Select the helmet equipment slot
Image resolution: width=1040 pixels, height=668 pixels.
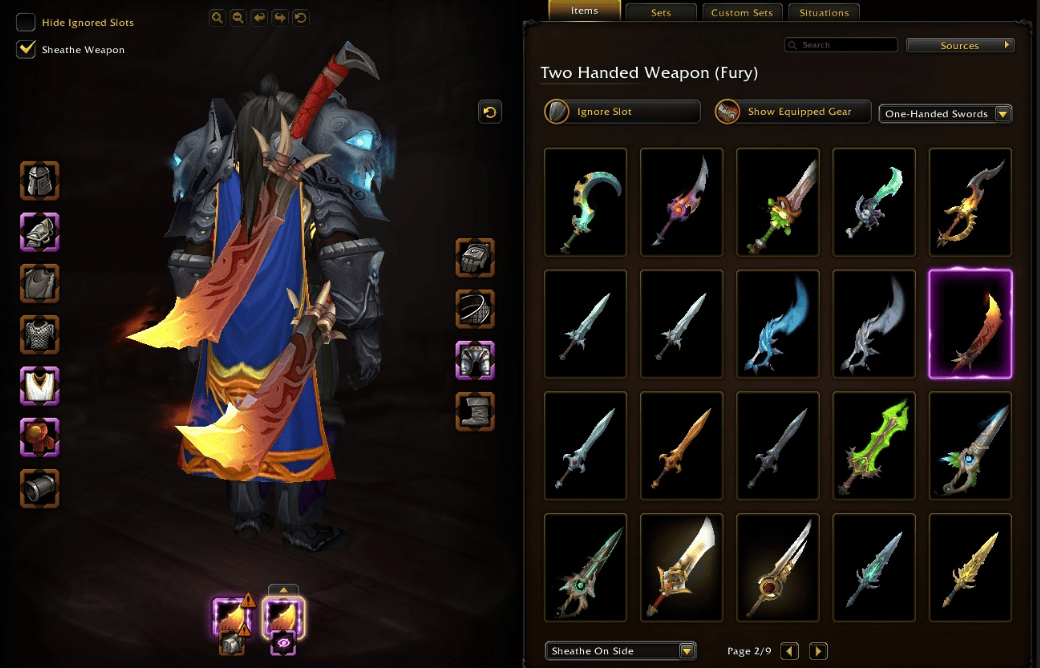pyautogui.click(x=40, y=181)
